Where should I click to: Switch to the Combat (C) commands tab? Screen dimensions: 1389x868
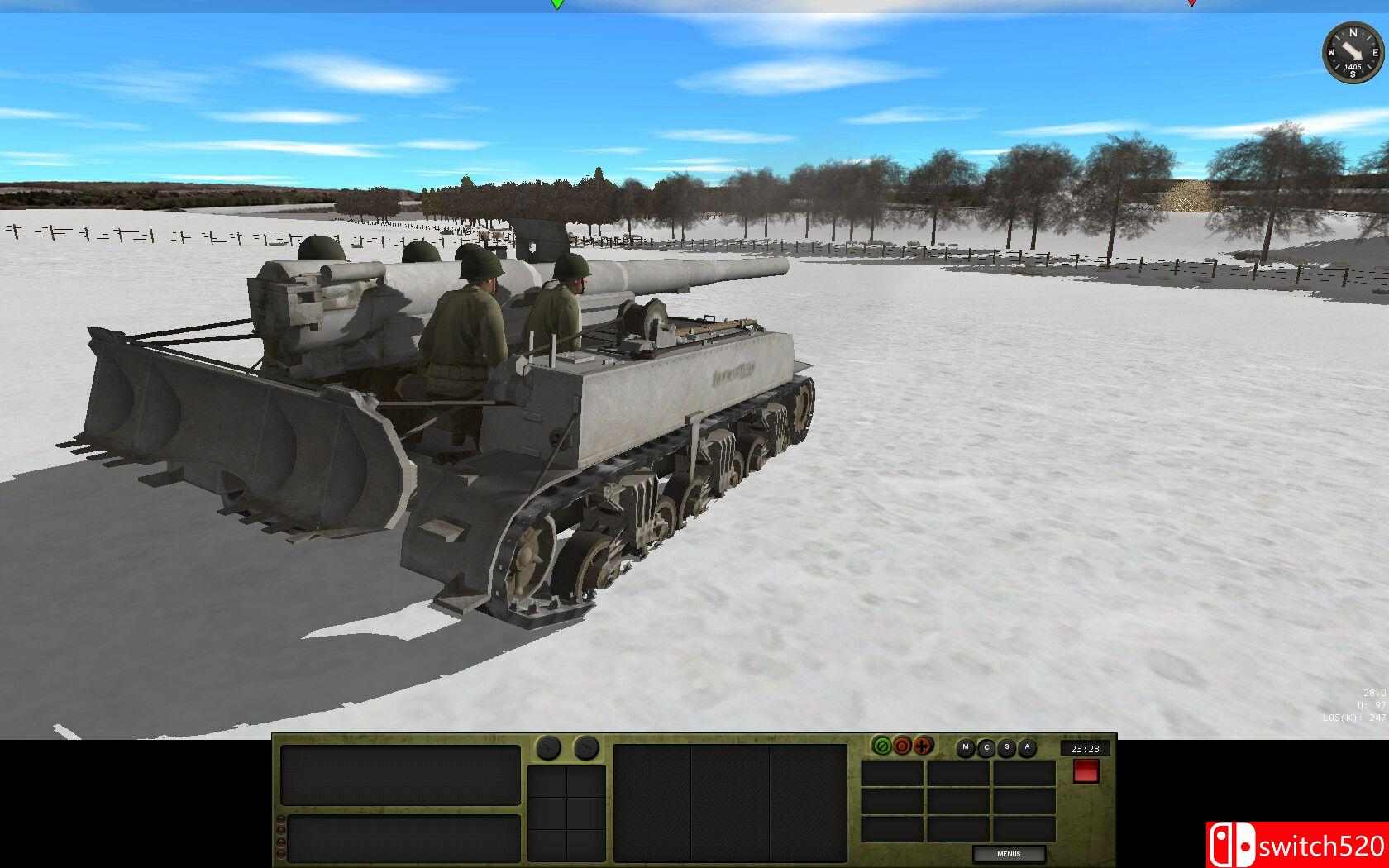click(986, 747)
